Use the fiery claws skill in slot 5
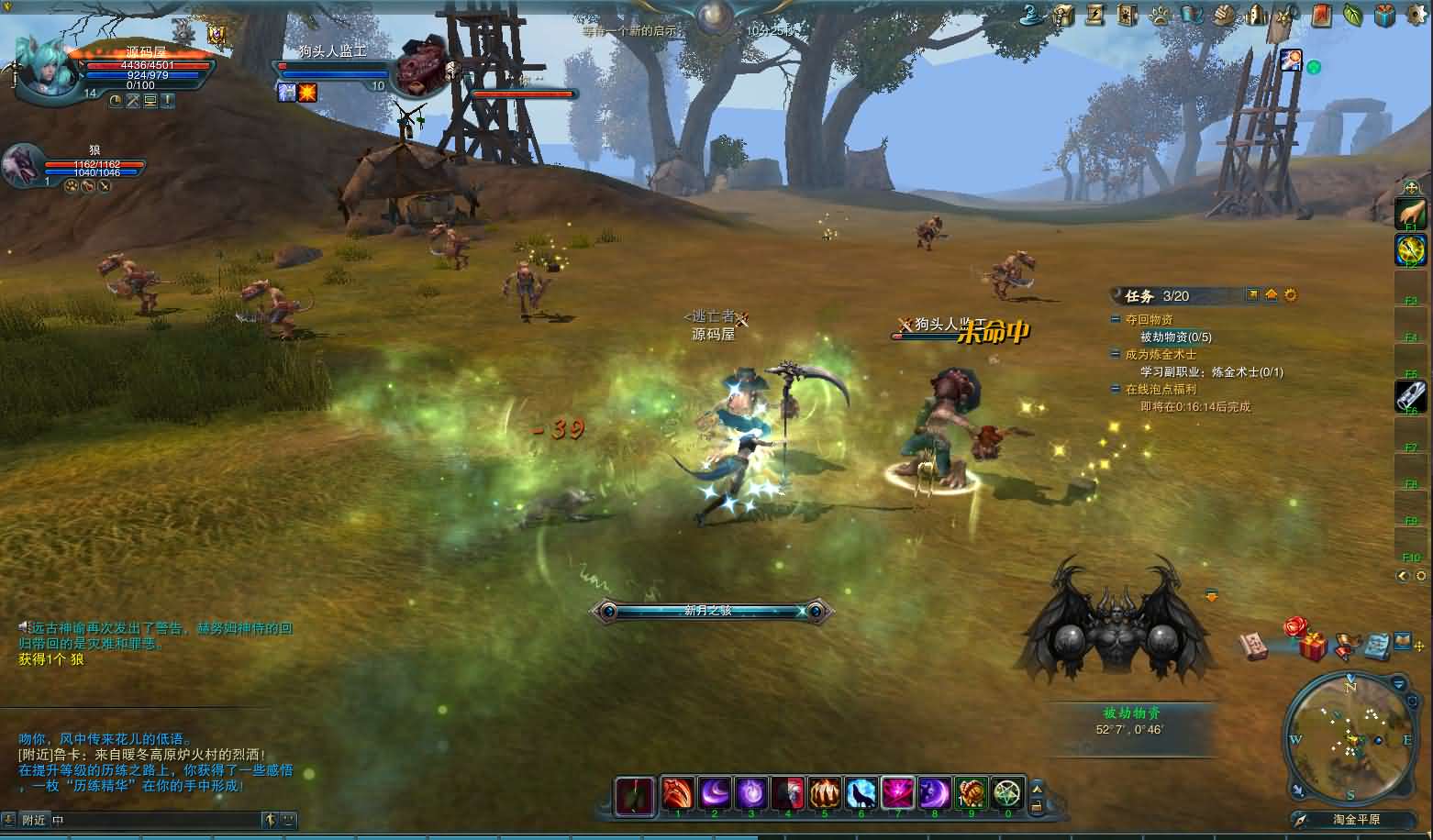 pyautogui.click(x=824, y=793)
